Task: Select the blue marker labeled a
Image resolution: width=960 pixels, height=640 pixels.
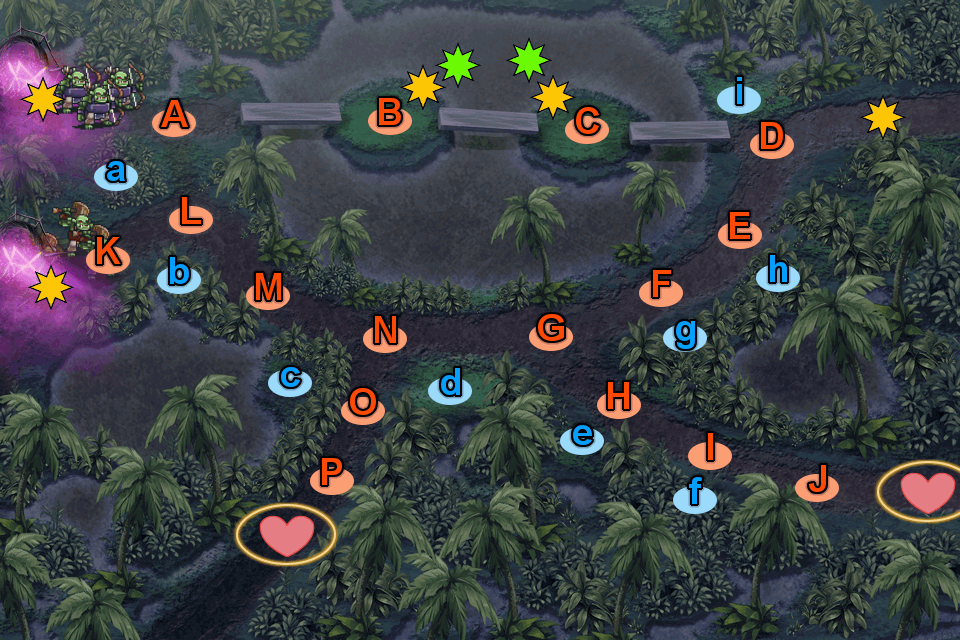Action: (x=116, y=174)
